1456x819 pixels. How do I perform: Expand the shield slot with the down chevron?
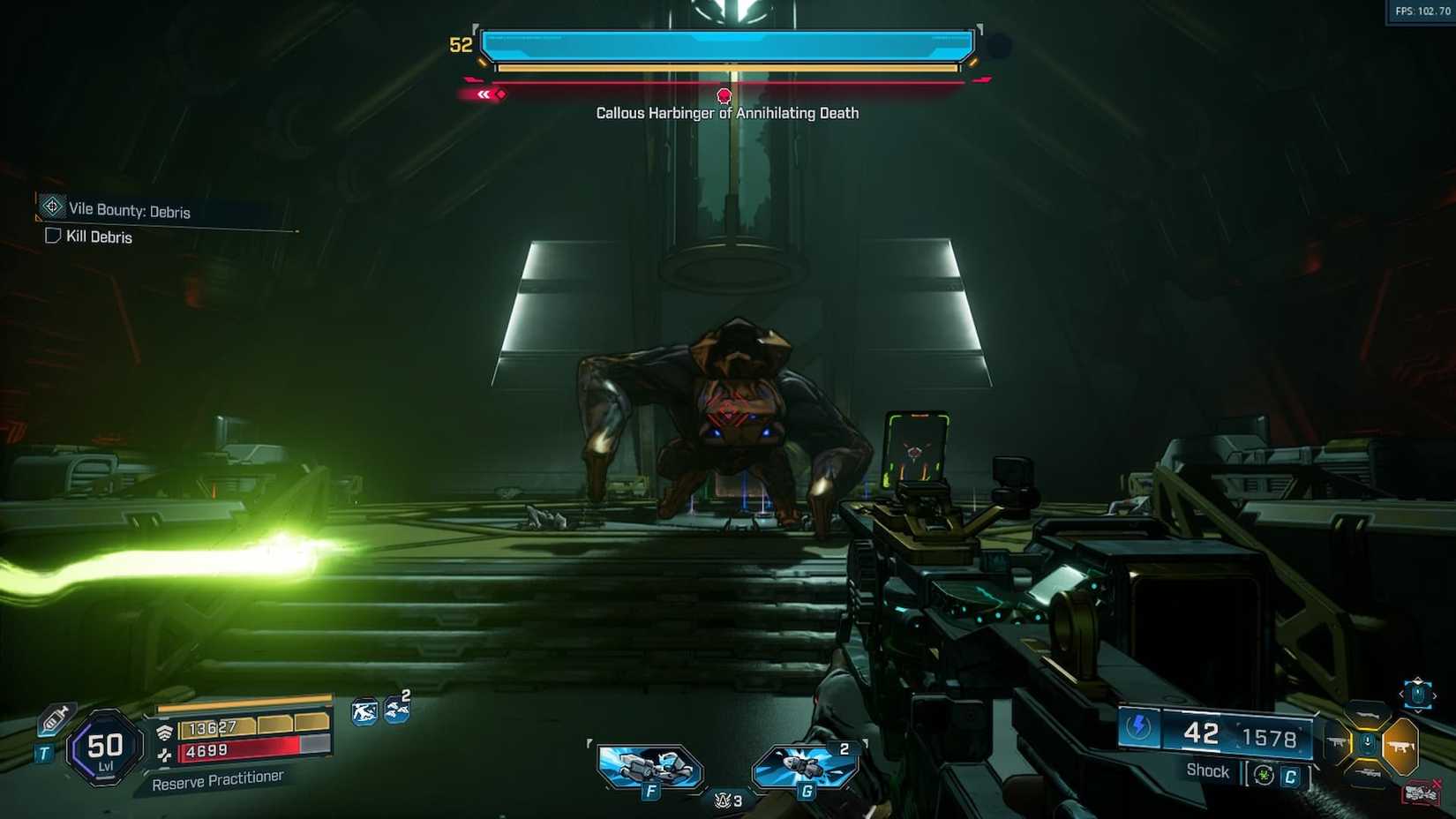1419,709
